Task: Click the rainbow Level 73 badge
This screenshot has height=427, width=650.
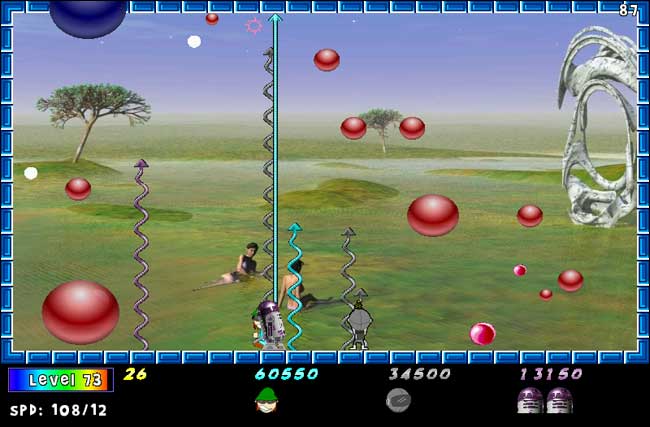Action: (x=60, y=380)
